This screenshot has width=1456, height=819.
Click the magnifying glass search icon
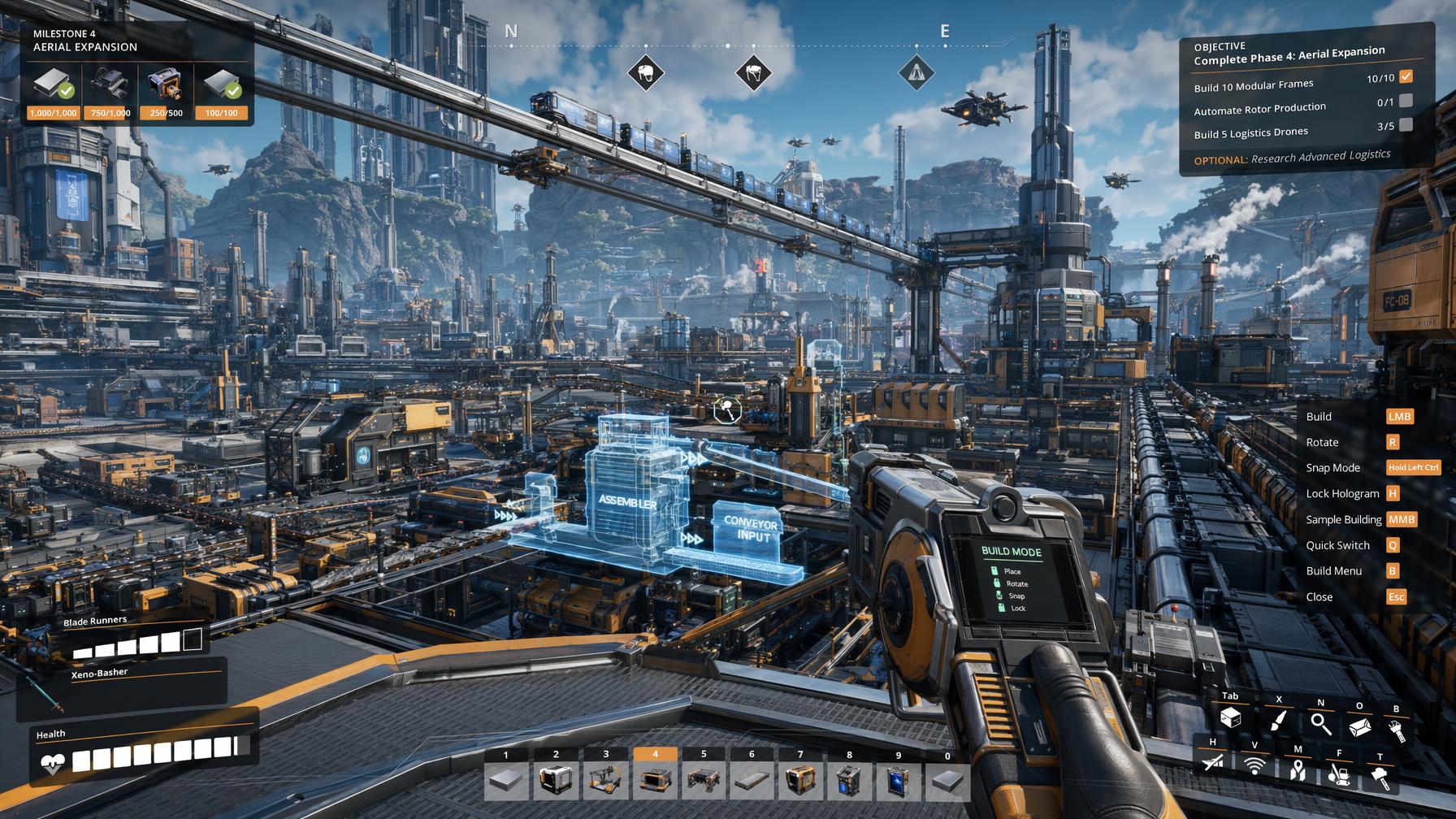(x=1321, y=723)
